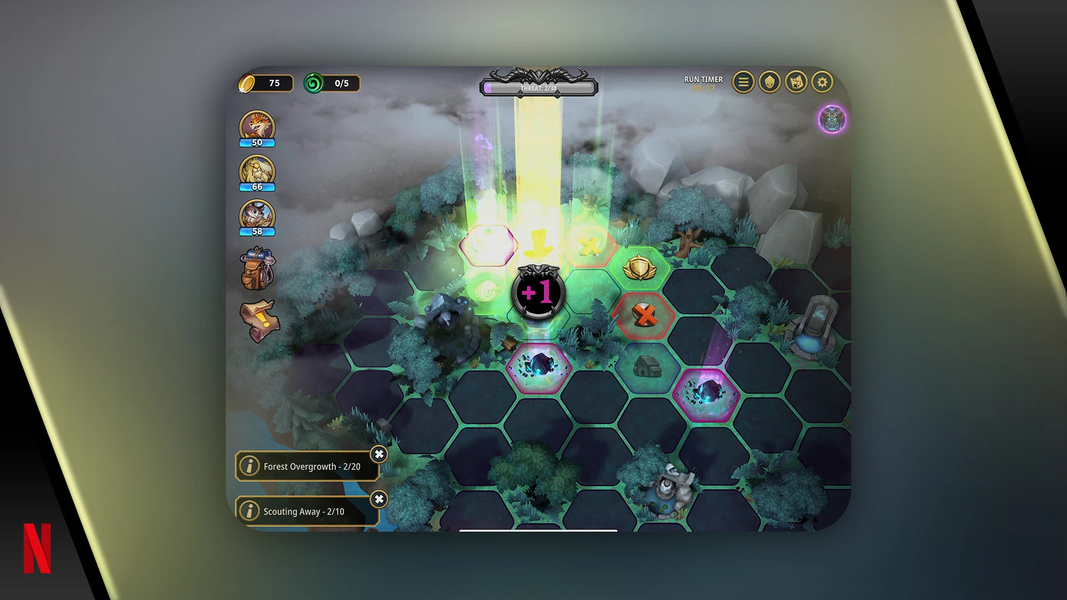Close the Scouting Away tracker
The image size is (1067, 600).
coord(378,499)
